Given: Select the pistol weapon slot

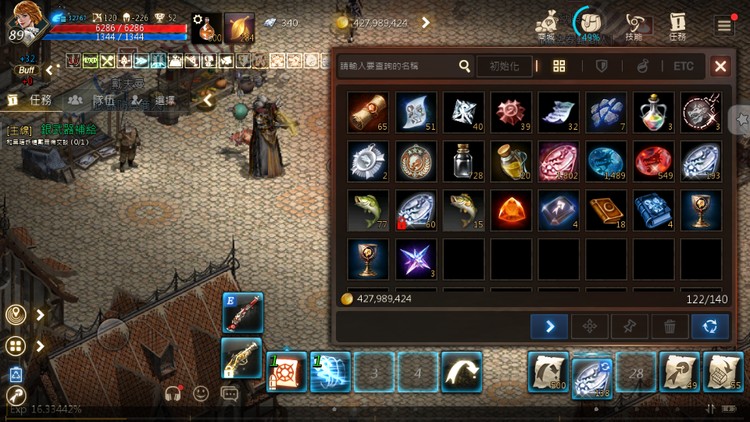Looking at the screenshot, I should point(241,359).
